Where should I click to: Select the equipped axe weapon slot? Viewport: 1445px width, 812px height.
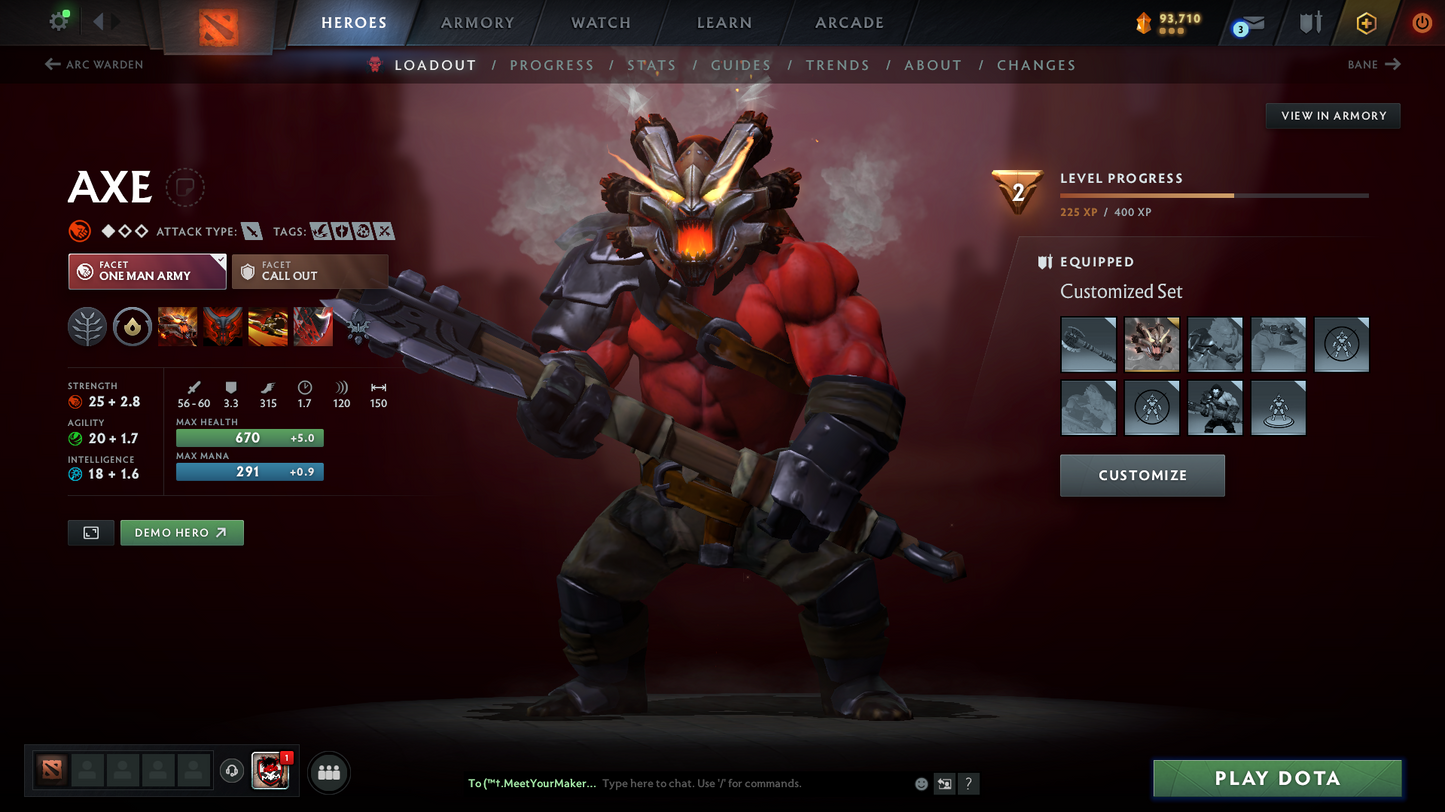coord(1088,345)
